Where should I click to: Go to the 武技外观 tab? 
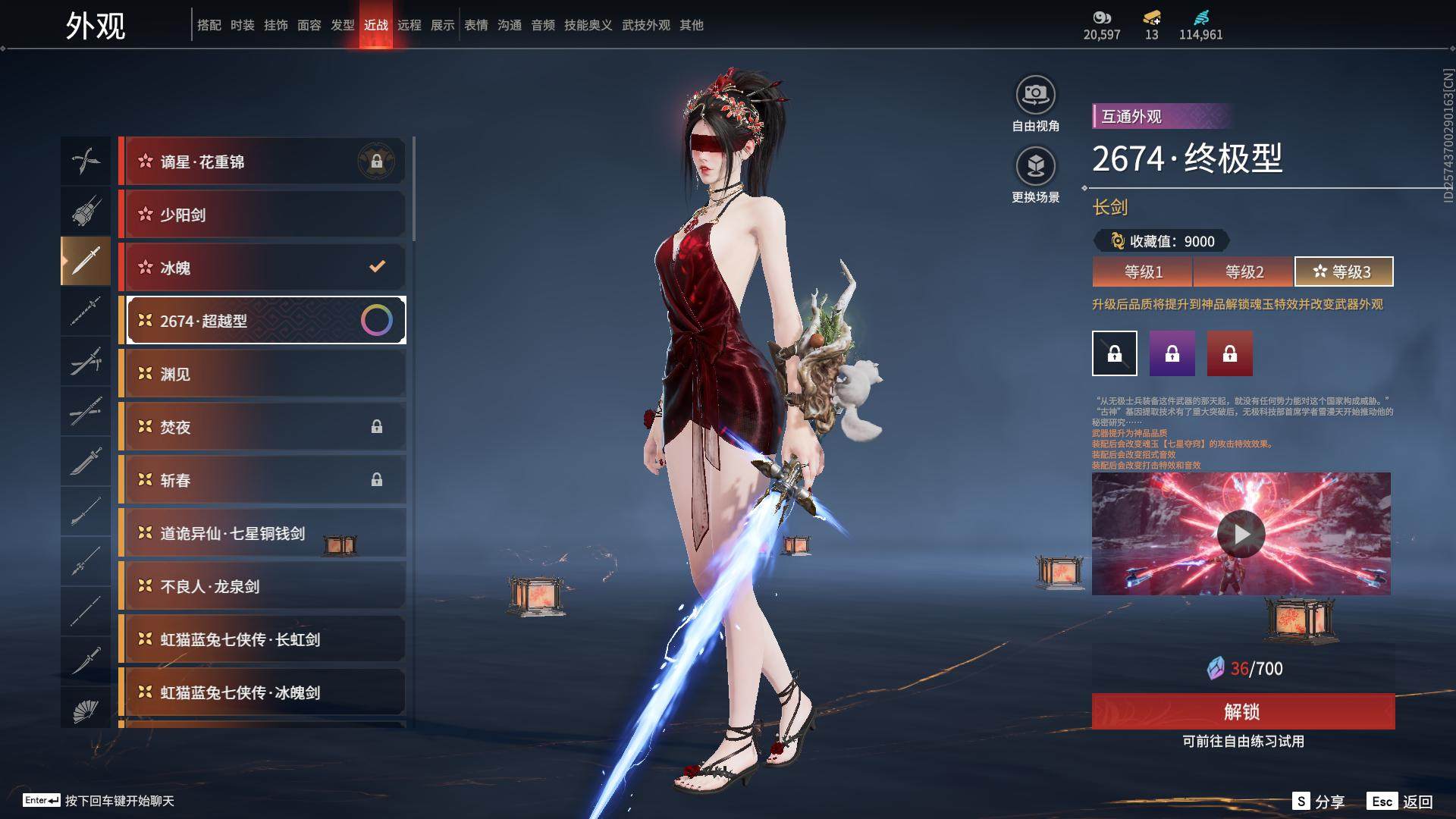[646, 25]
